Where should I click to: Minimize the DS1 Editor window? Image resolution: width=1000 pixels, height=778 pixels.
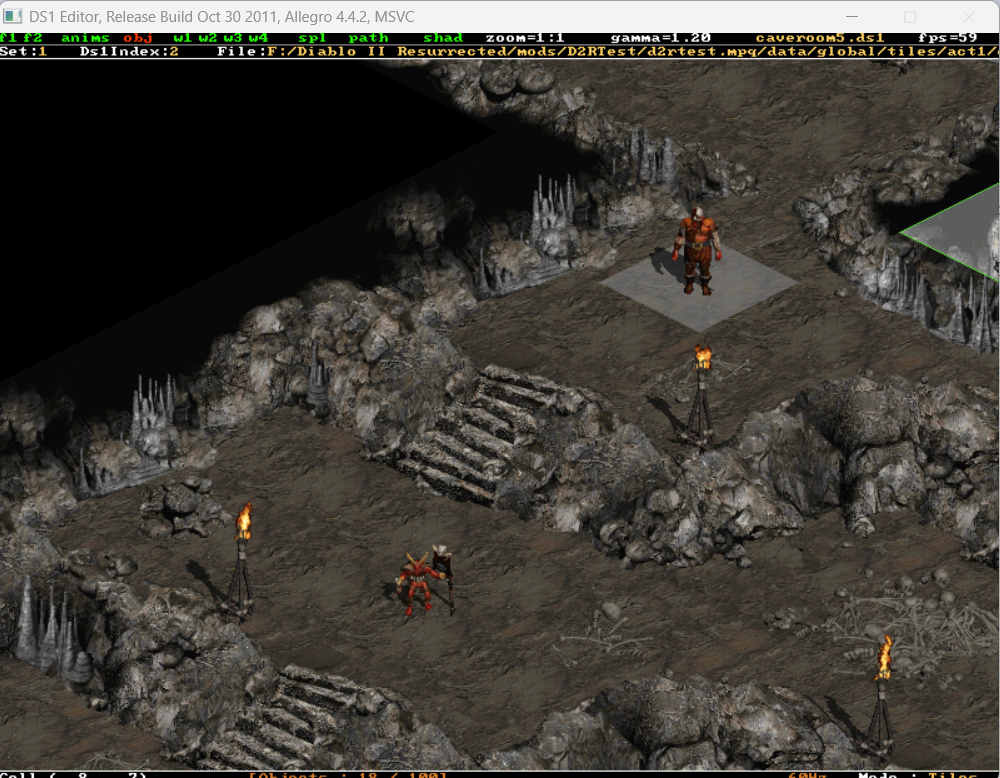853,17
